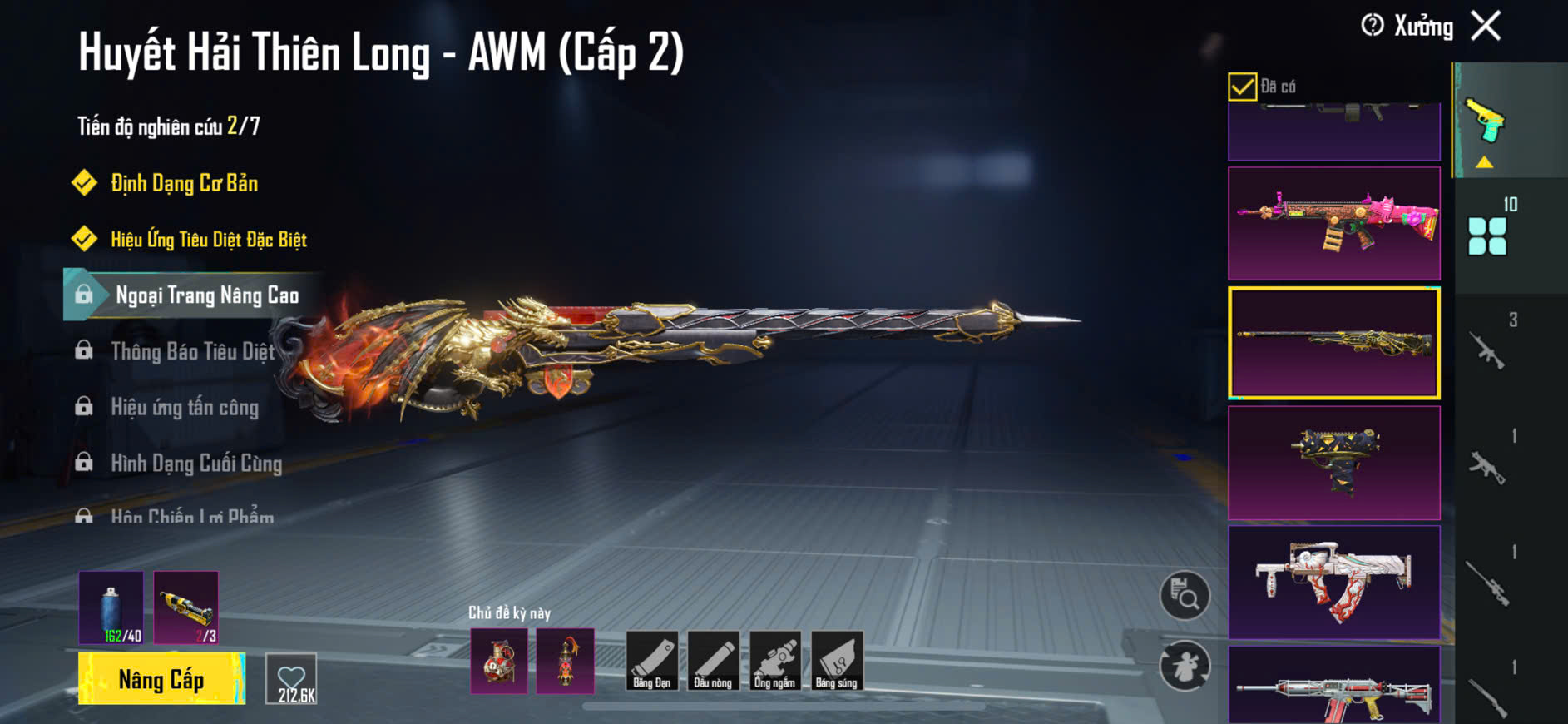Choose the Đầu nòng muzzle slot

click(713, 661)
